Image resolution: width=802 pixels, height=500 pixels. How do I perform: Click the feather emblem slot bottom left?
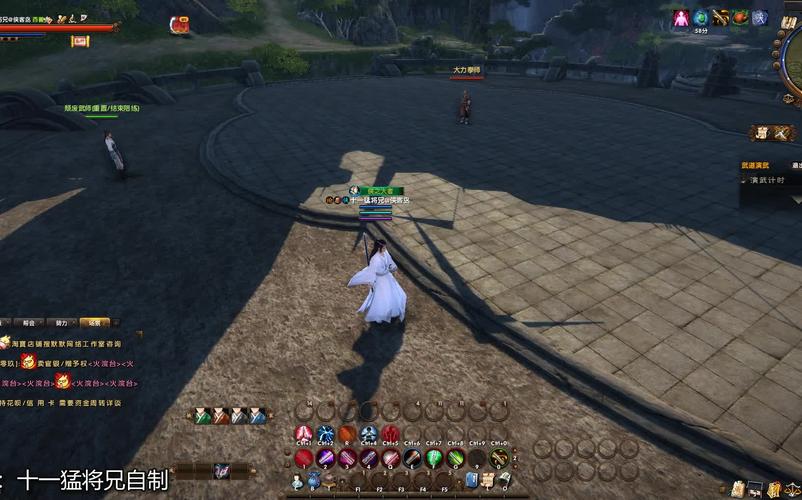tap(222, 471)
